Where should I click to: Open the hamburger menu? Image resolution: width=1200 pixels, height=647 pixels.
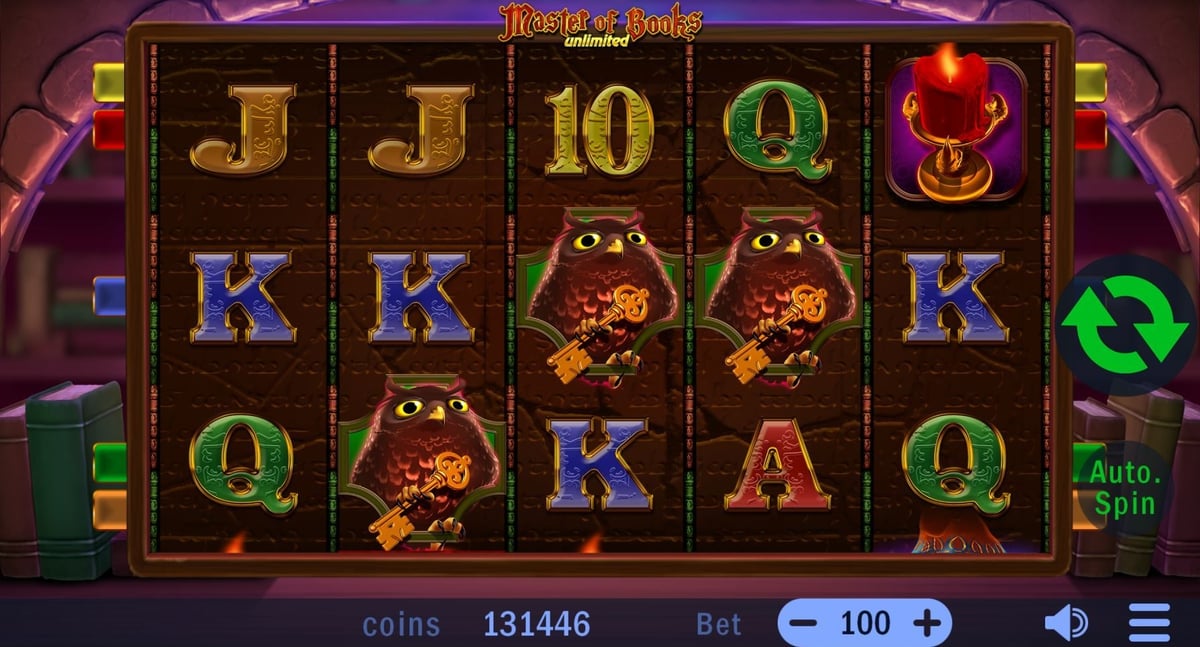click(1149, 624)
